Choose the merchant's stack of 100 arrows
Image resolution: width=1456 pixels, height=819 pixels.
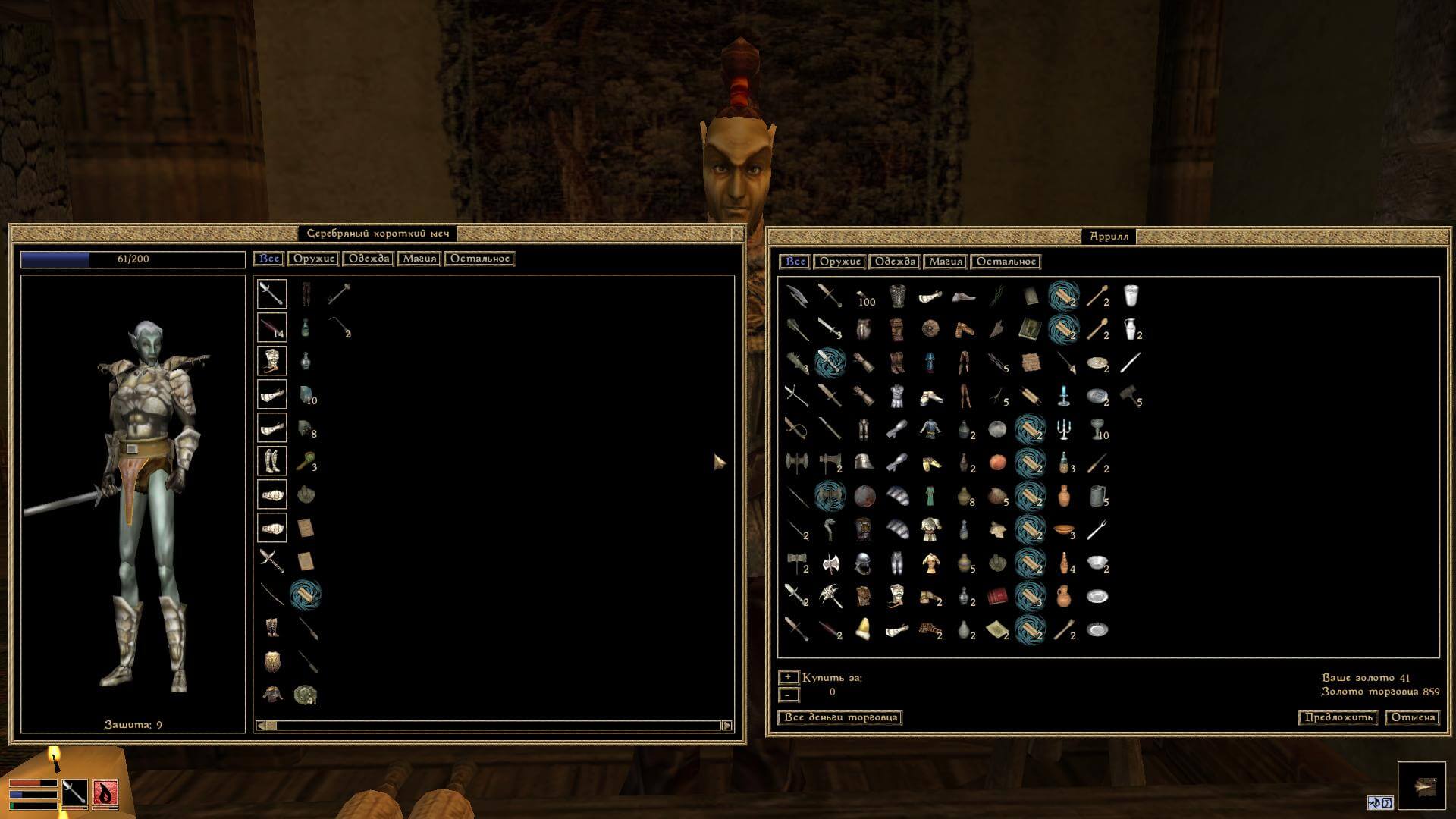coord(864,297)
